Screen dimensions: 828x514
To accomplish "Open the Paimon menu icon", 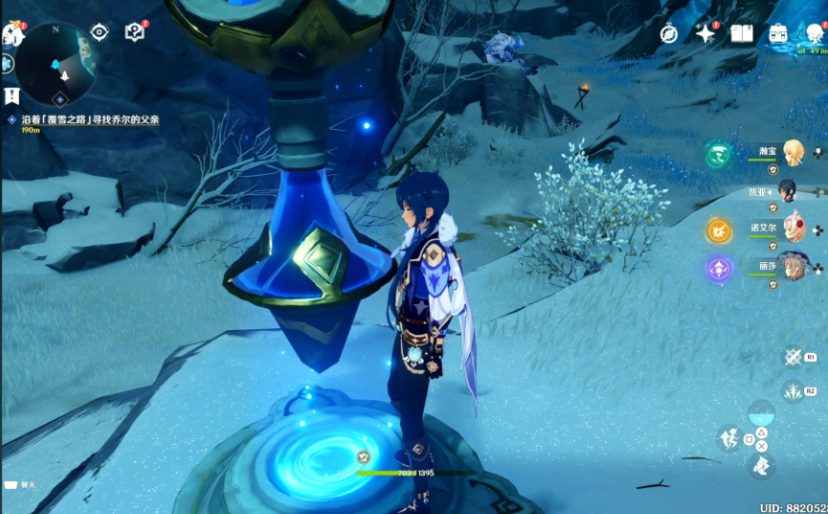I will click(12, 35).
